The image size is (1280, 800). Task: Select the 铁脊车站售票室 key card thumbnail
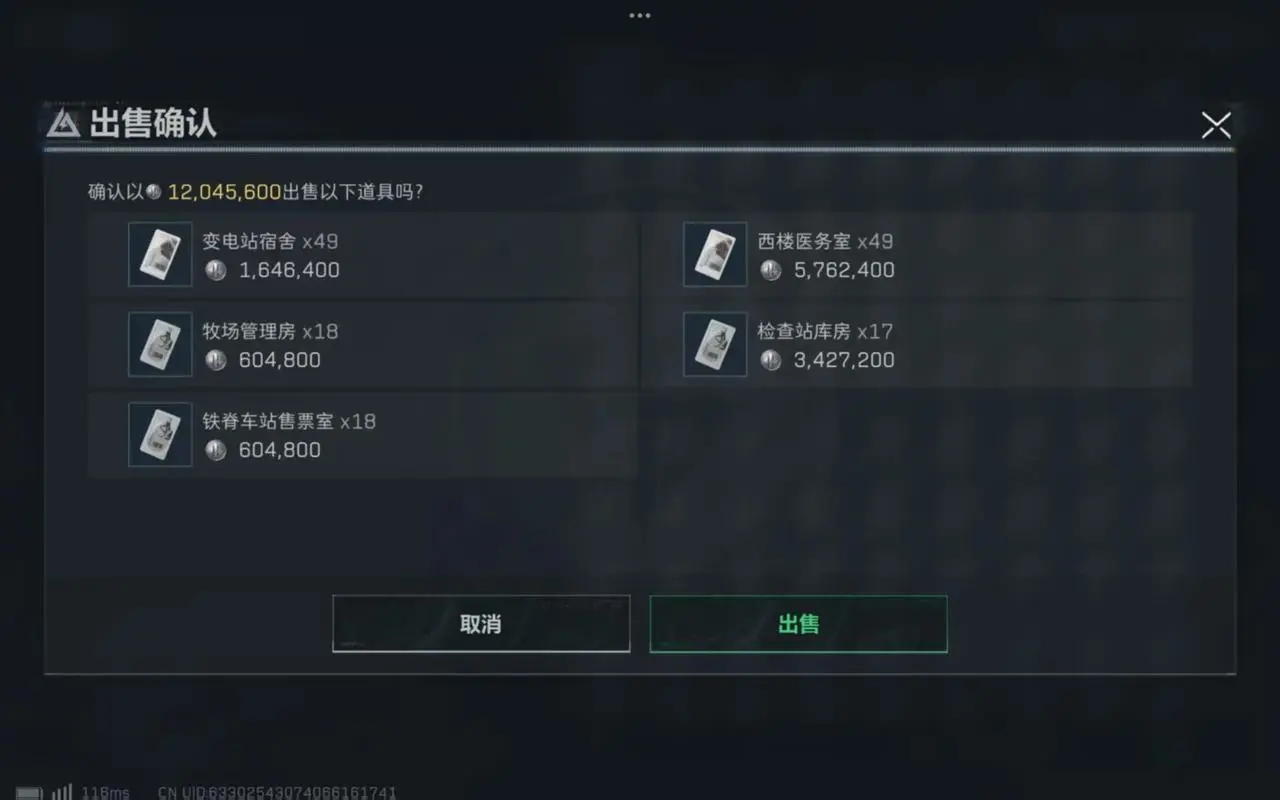(160, 434)
